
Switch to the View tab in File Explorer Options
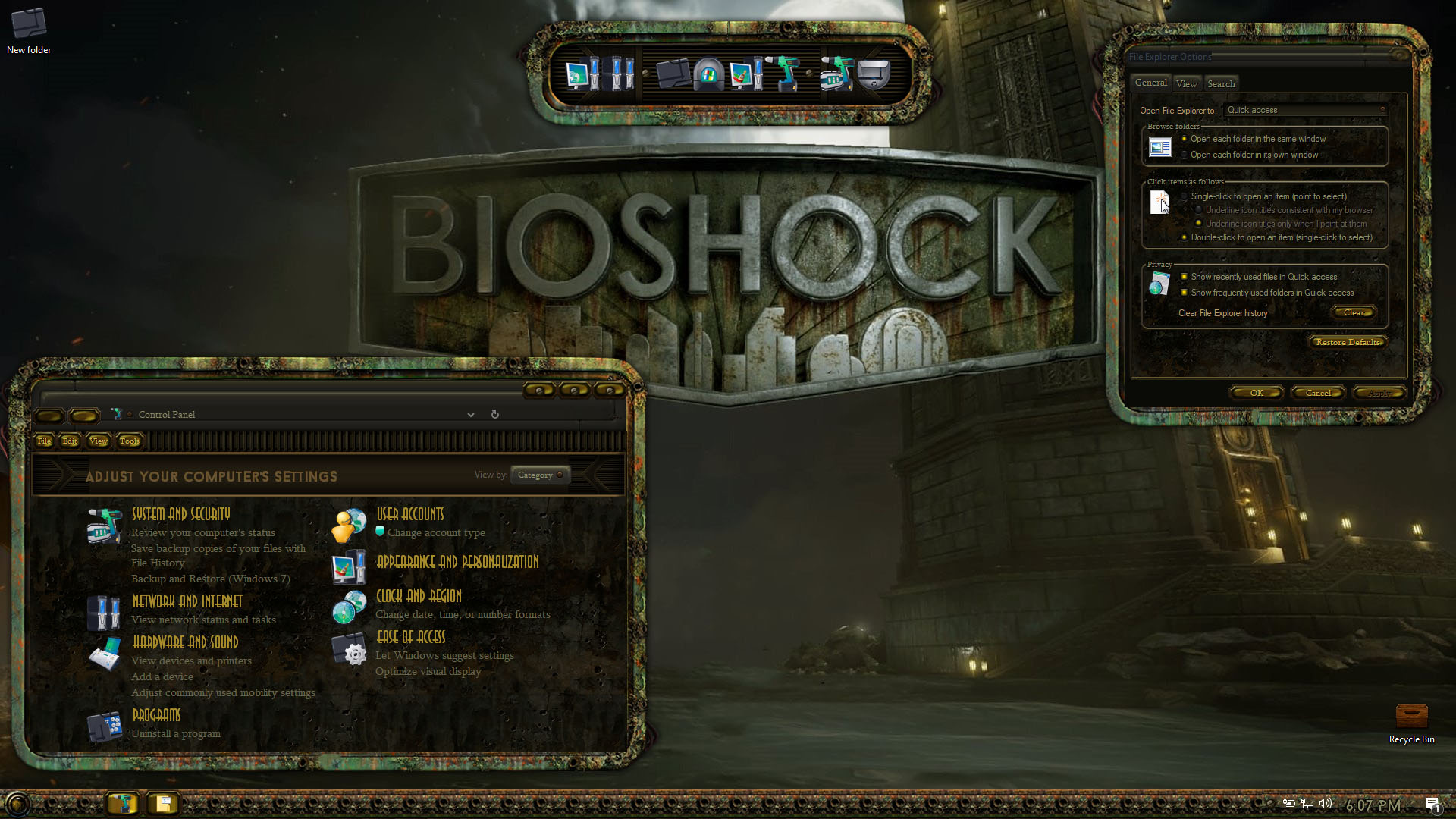coord(1186,83)
